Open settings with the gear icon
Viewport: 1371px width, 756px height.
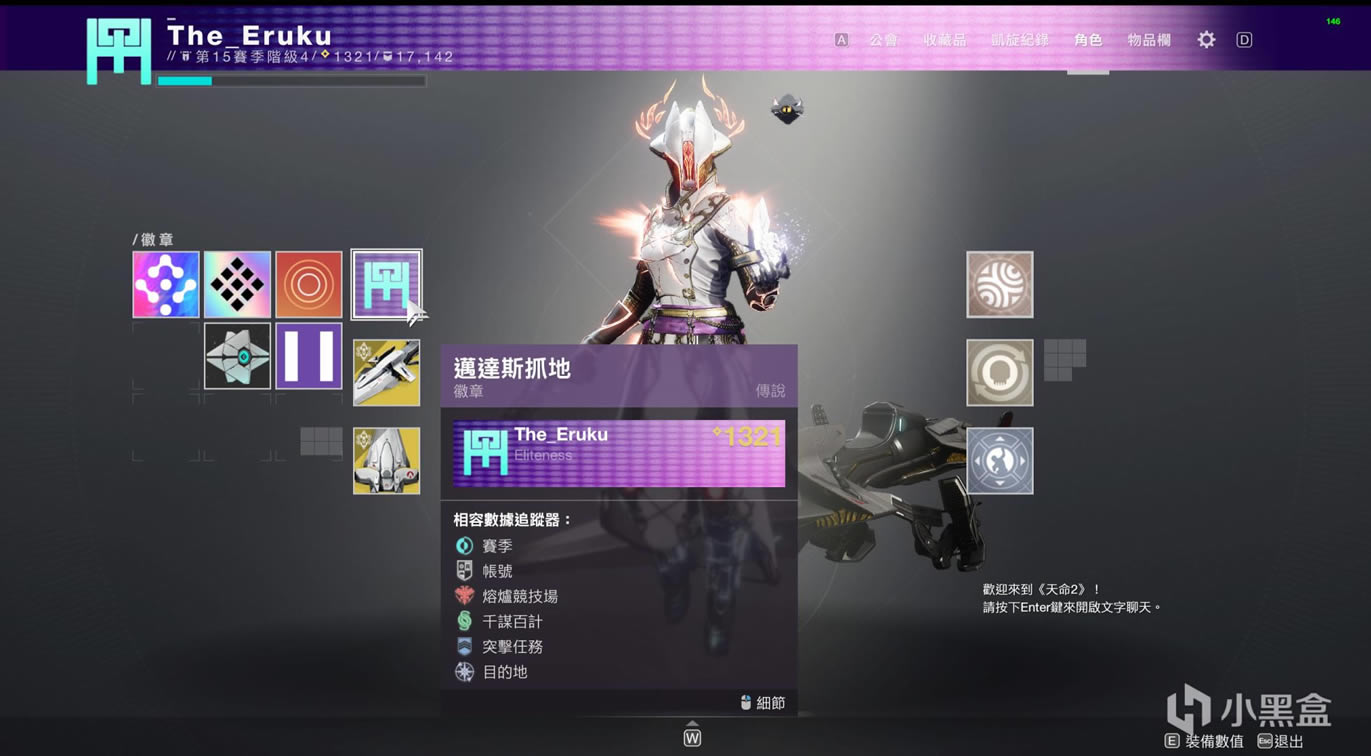(1207, 40)
